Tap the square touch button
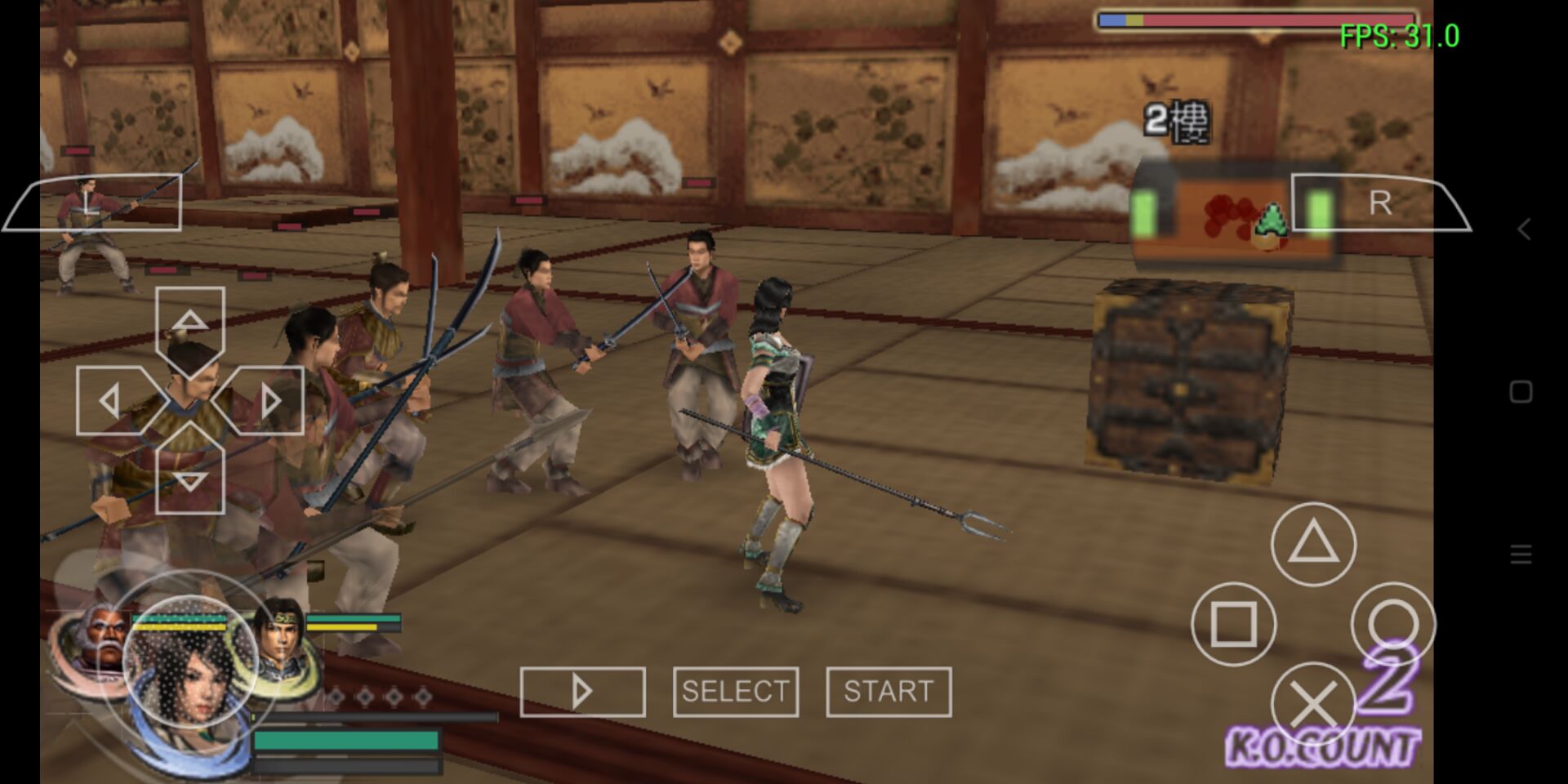 coord(1233,624)
